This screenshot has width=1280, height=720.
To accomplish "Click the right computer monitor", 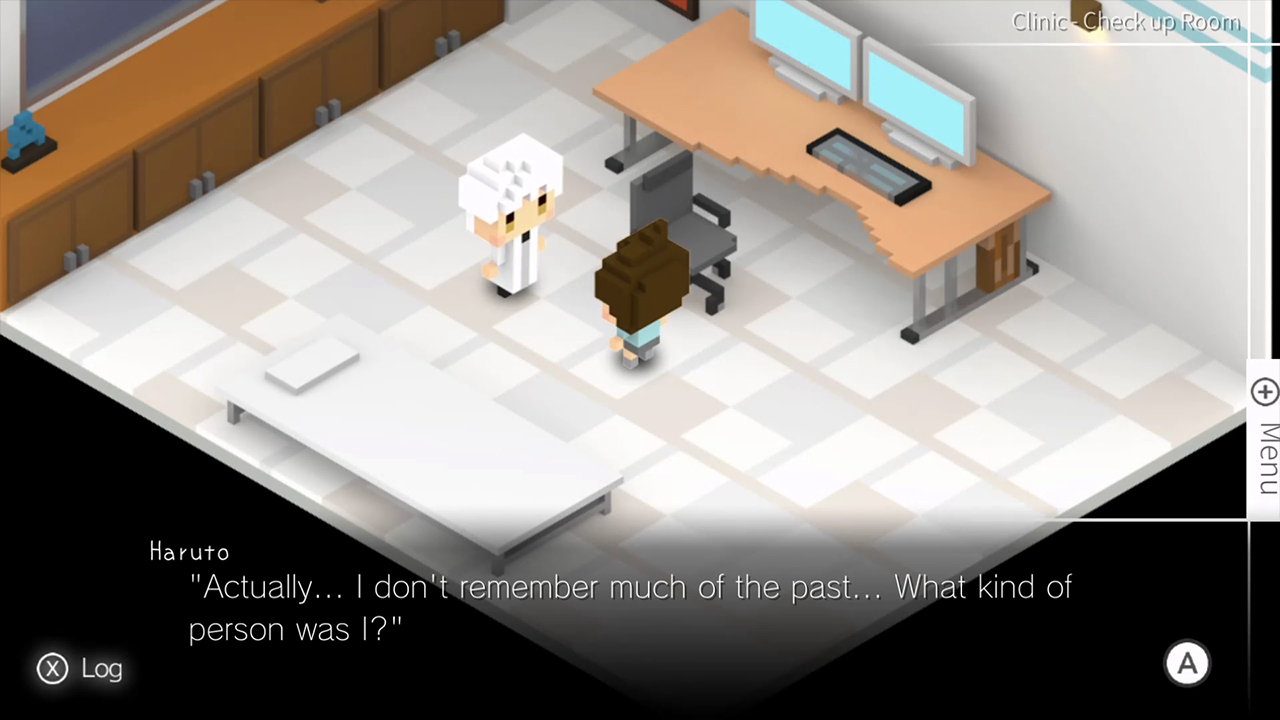I will 915,85.
